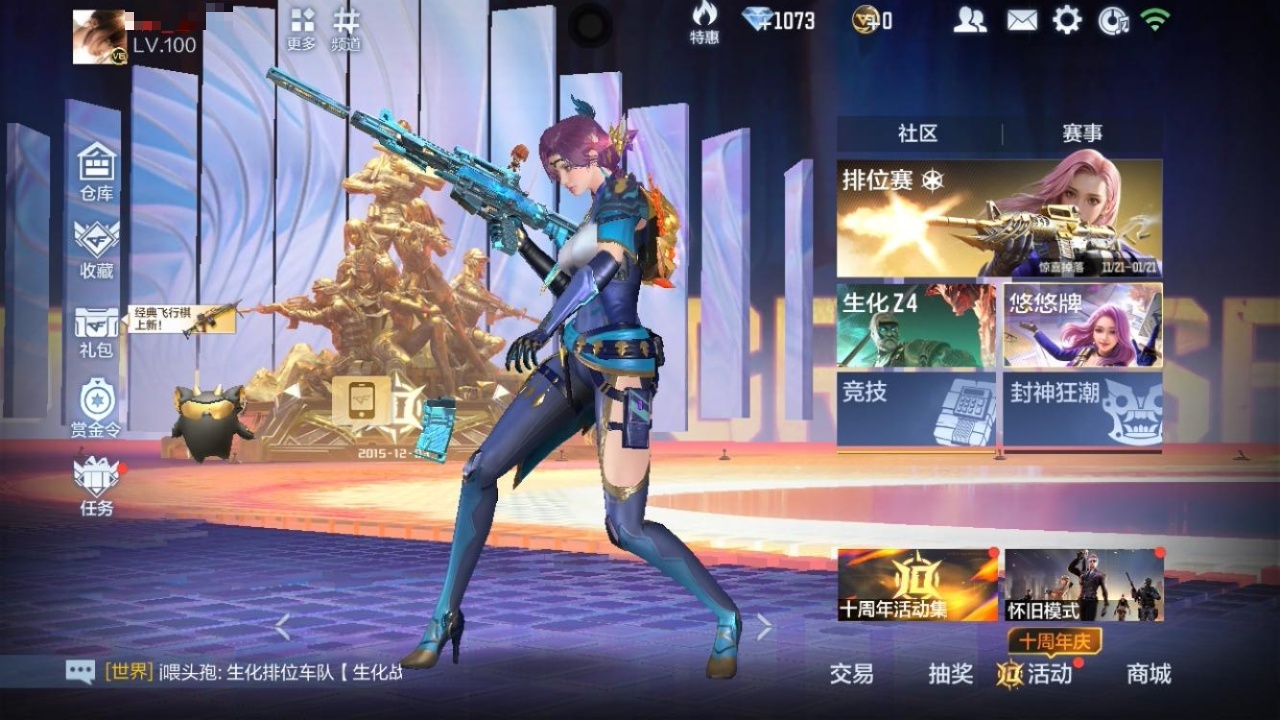Open the mail envelope inbox
1280x720 pixels.
tap(1022, 20)
